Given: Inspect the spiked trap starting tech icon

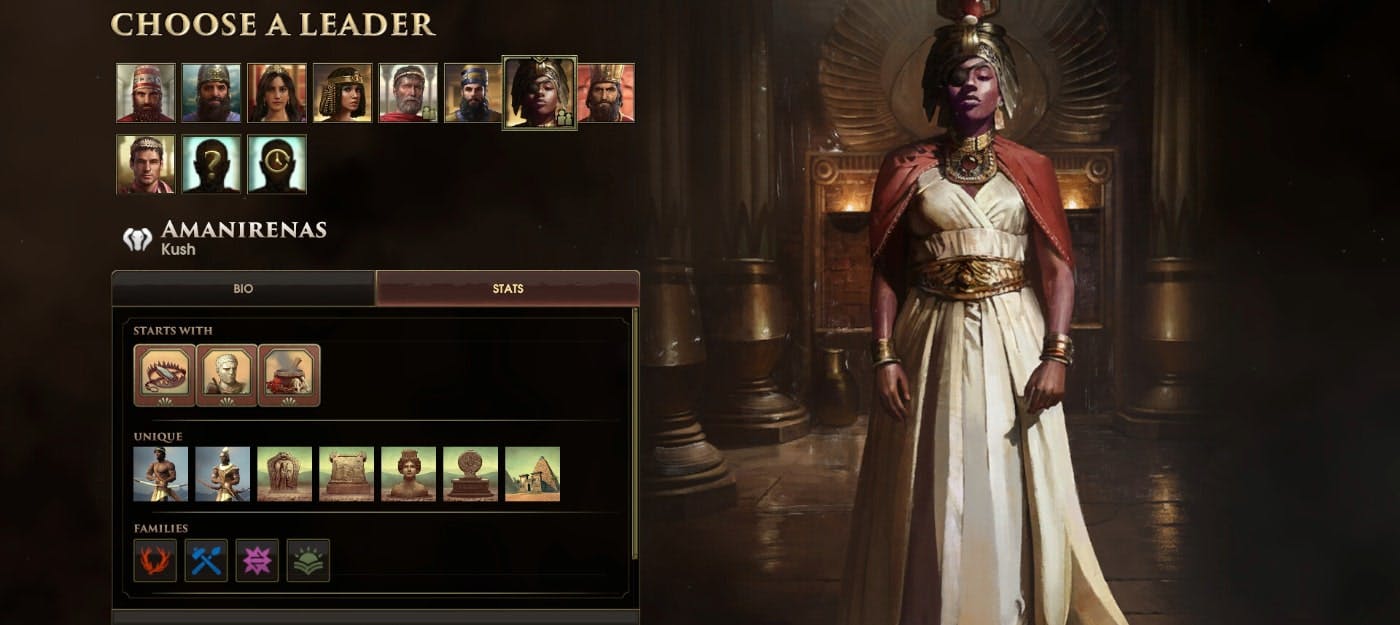Looking at the screenshot, I should [164, 375].
